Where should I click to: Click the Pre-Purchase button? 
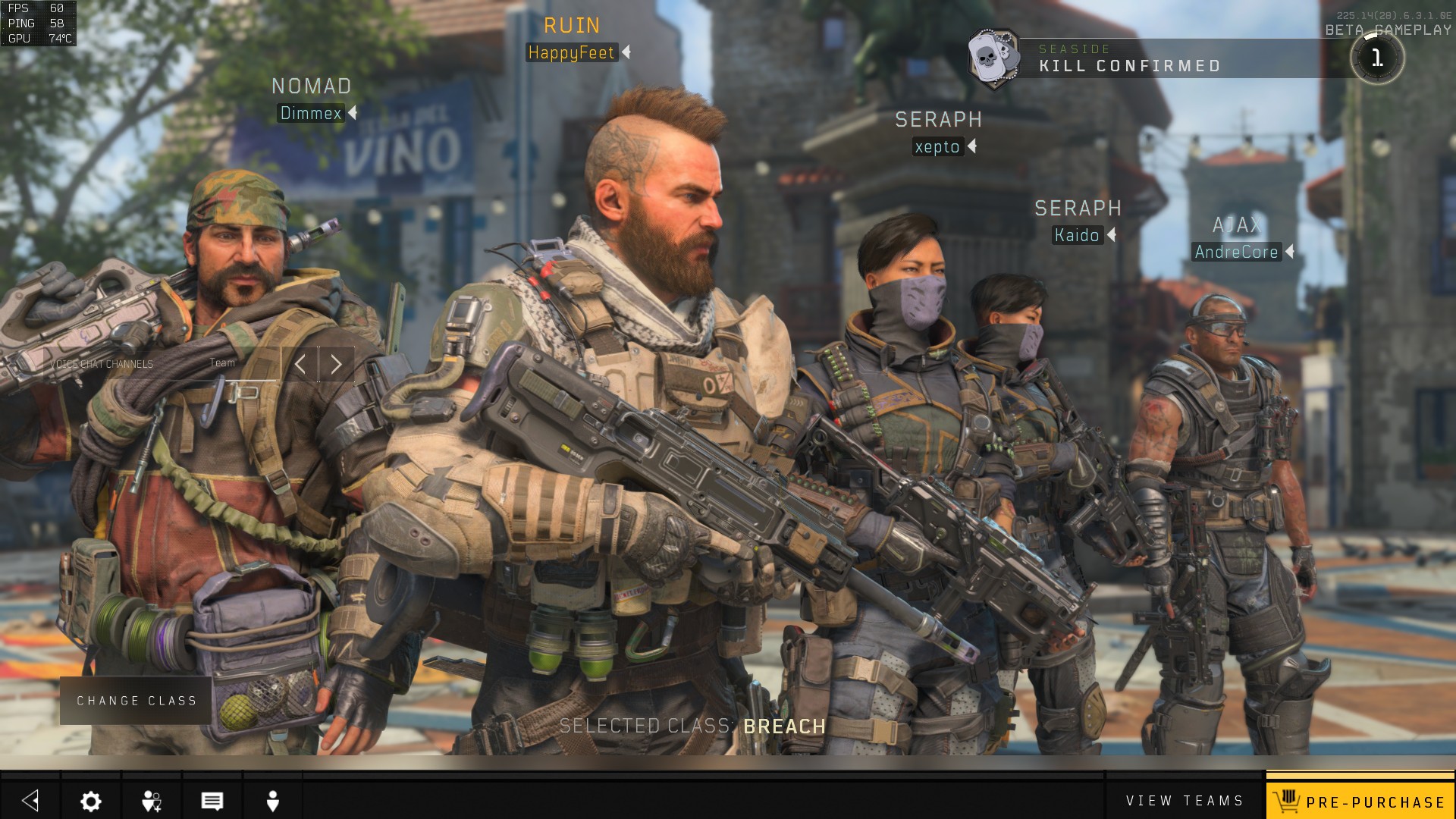[x=1360, y=801]
